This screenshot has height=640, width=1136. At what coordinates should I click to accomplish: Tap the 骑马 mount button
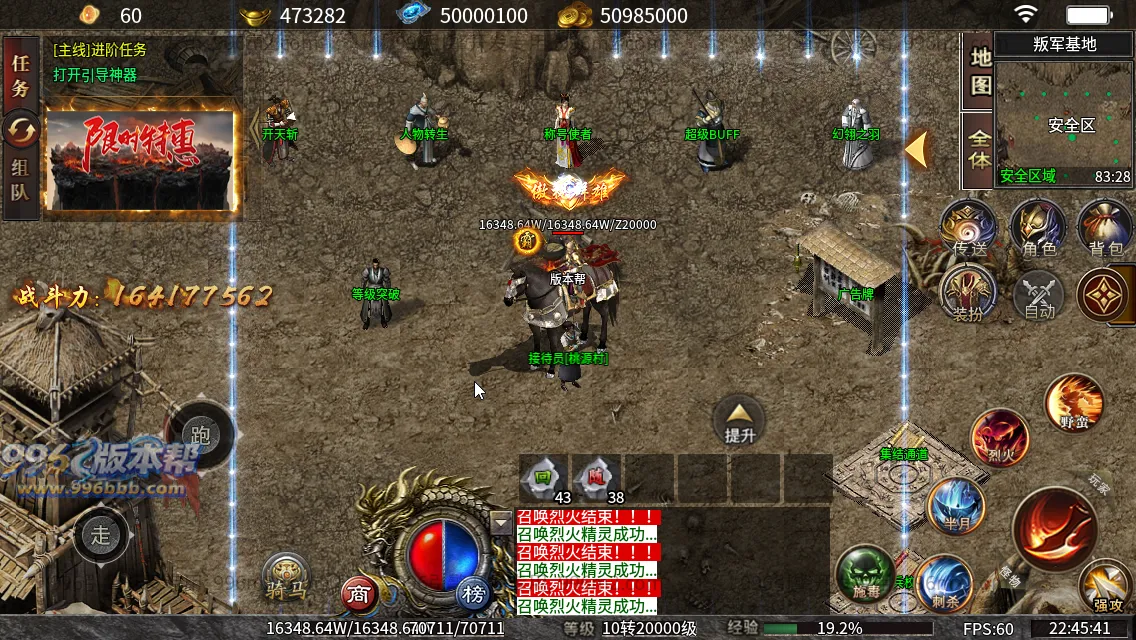287,577
